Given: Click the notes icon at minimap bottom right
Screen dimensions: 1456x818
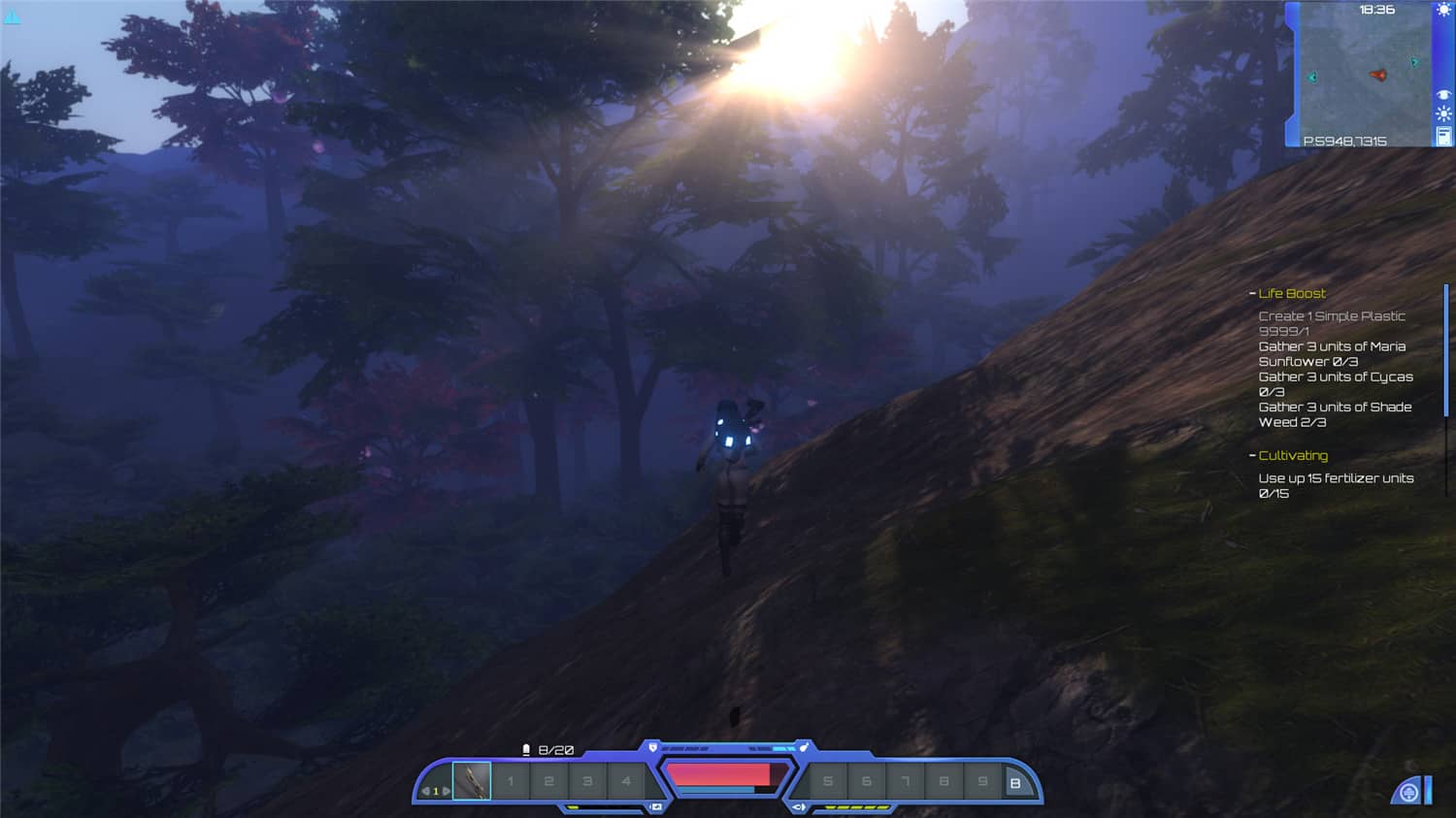Looking at the screenshot, I should tap(1444, 135).
